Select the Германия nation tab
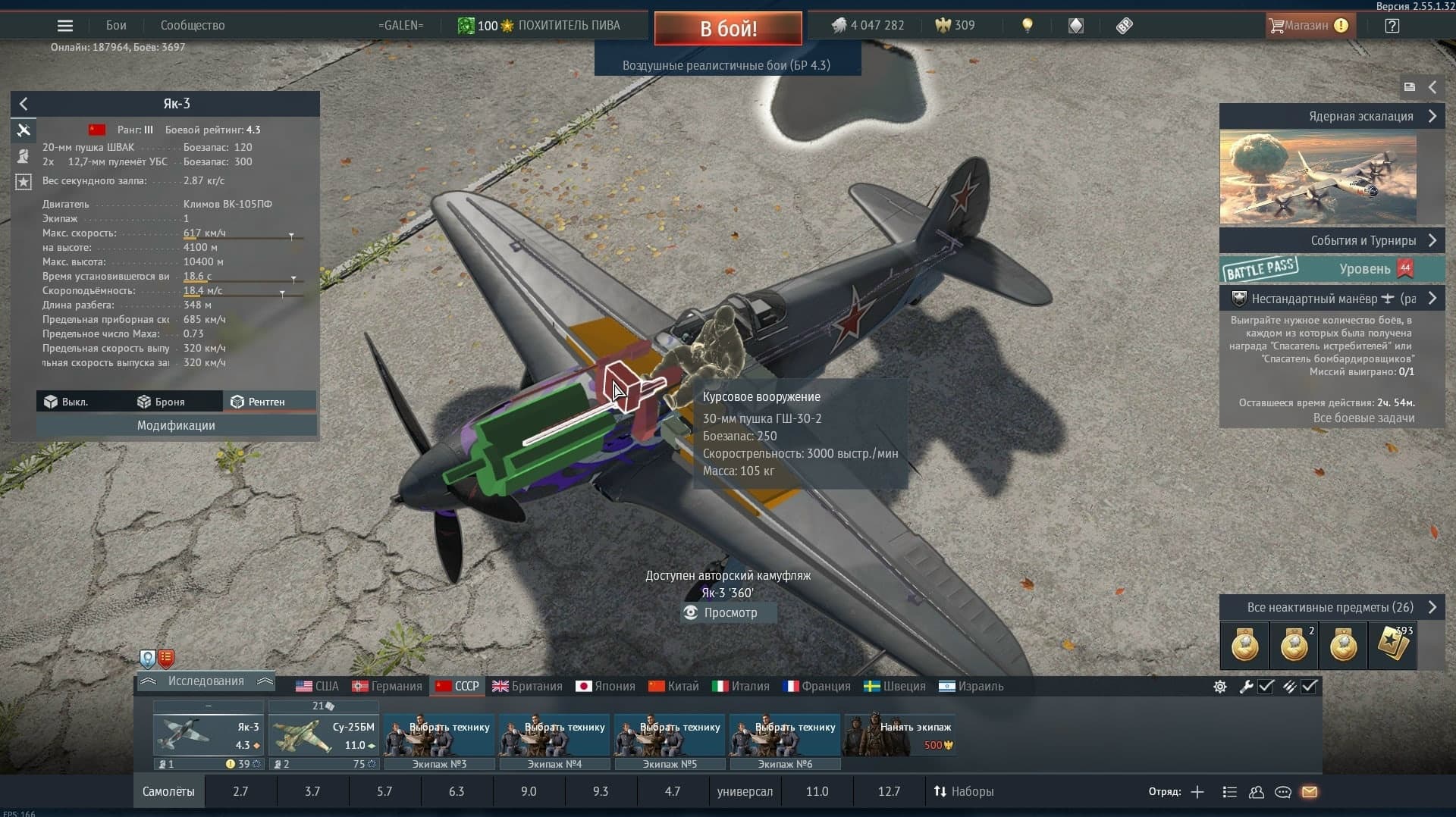The width and height of the screenshot is (1456, 817). tap(388, 686)
